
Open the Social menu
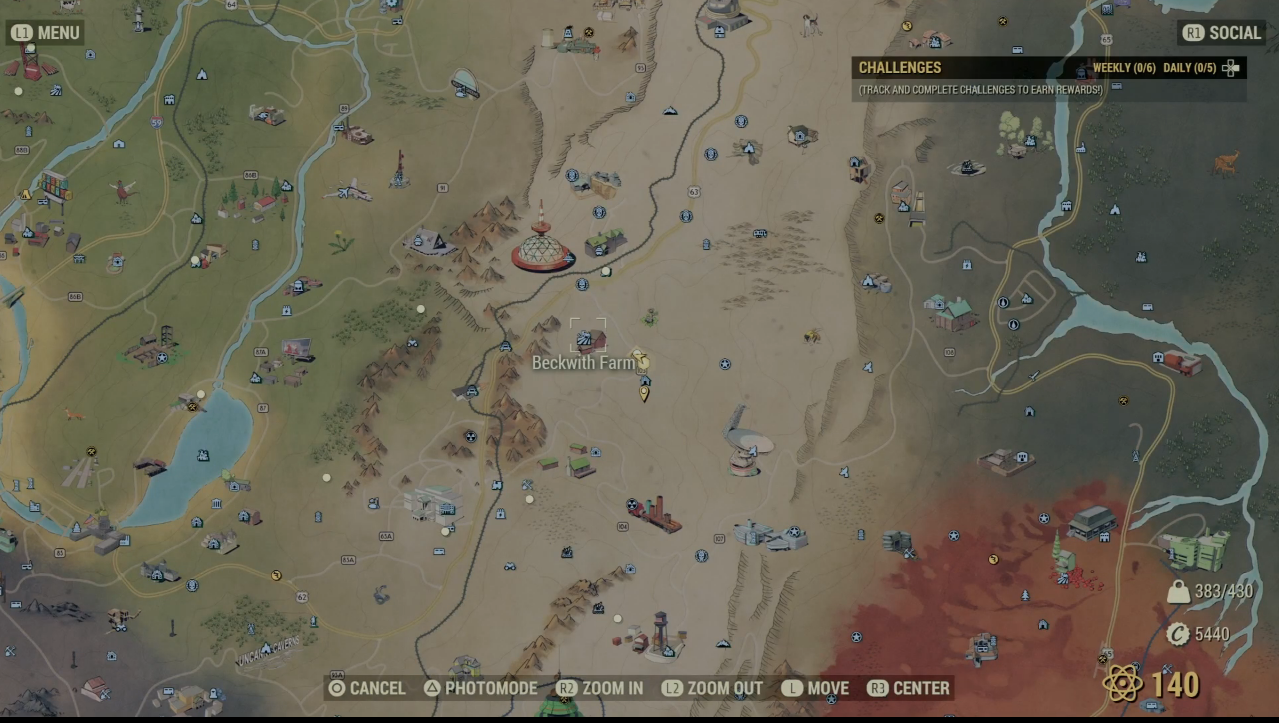point(1222,33)
